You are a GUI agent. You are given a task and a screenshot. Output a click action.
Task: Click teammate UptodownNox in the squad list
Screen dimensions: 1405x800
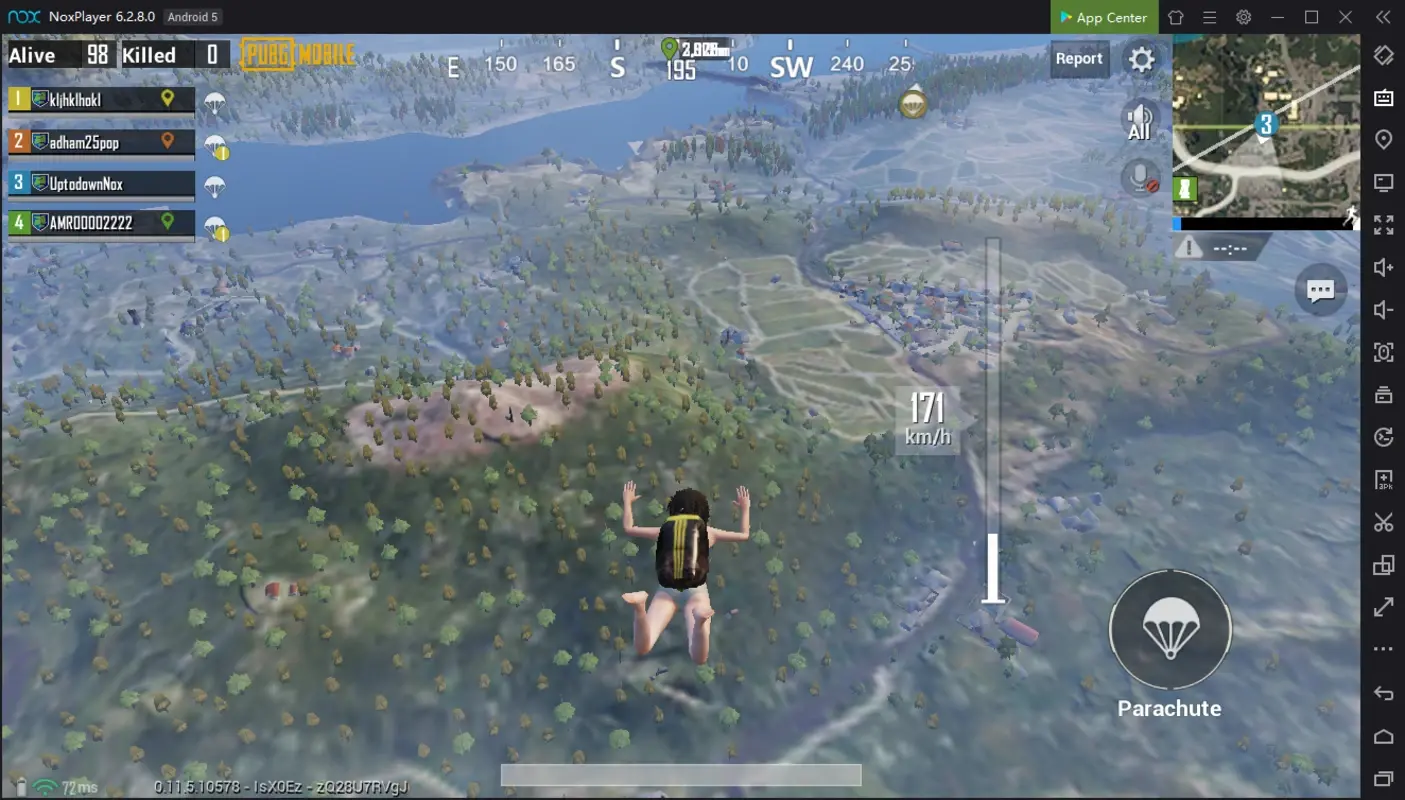click(x=100, y=184)
